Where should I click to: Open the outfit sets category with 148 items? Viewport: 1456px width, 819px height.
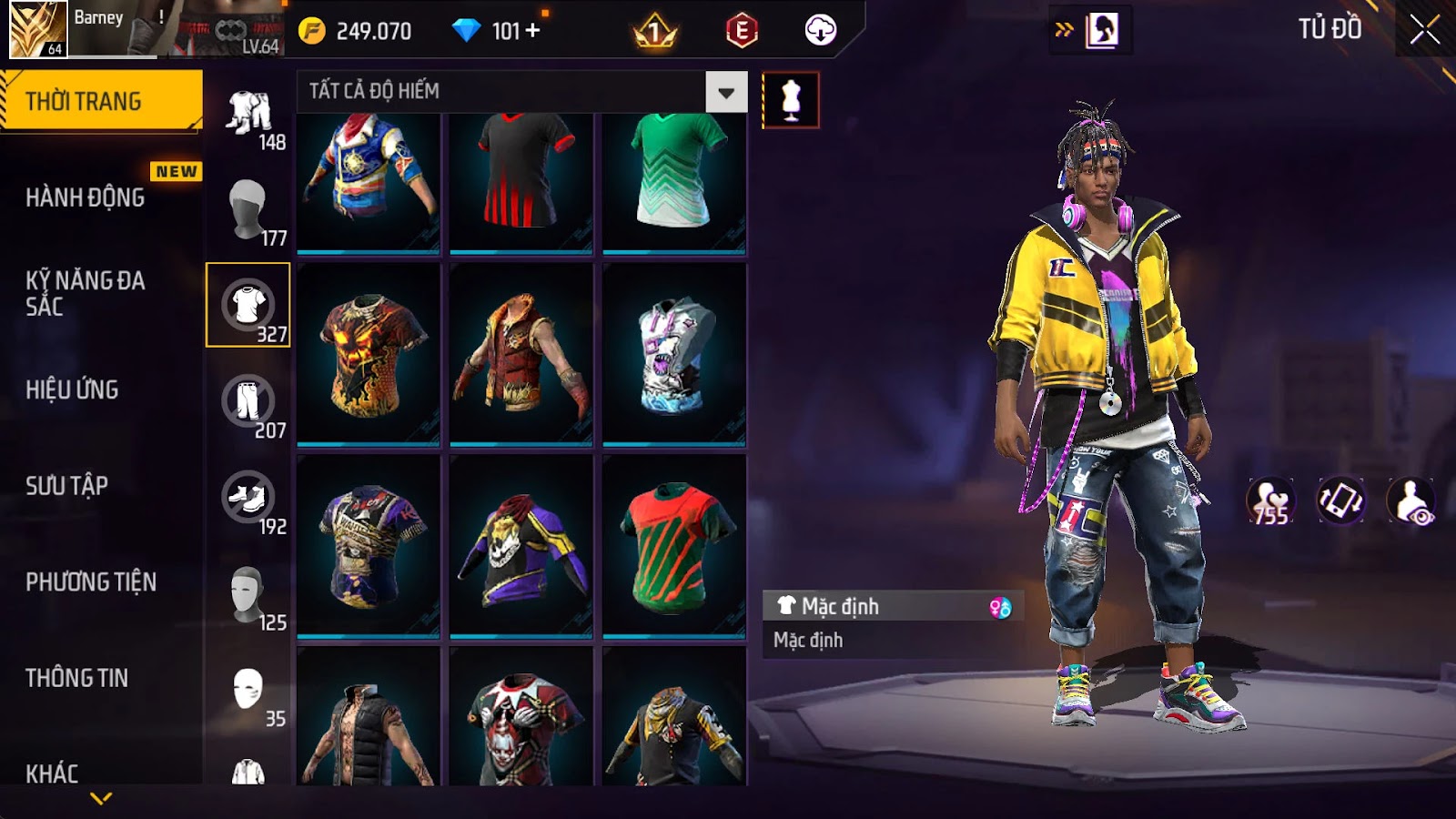(248, 114)
